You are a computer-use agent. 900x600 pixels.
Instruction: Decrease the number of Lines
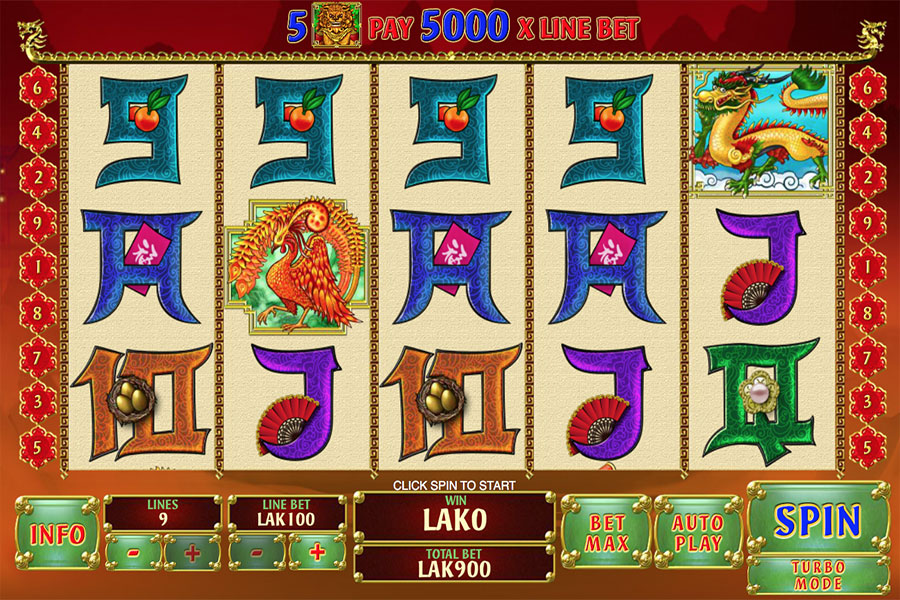click(131, 551)
